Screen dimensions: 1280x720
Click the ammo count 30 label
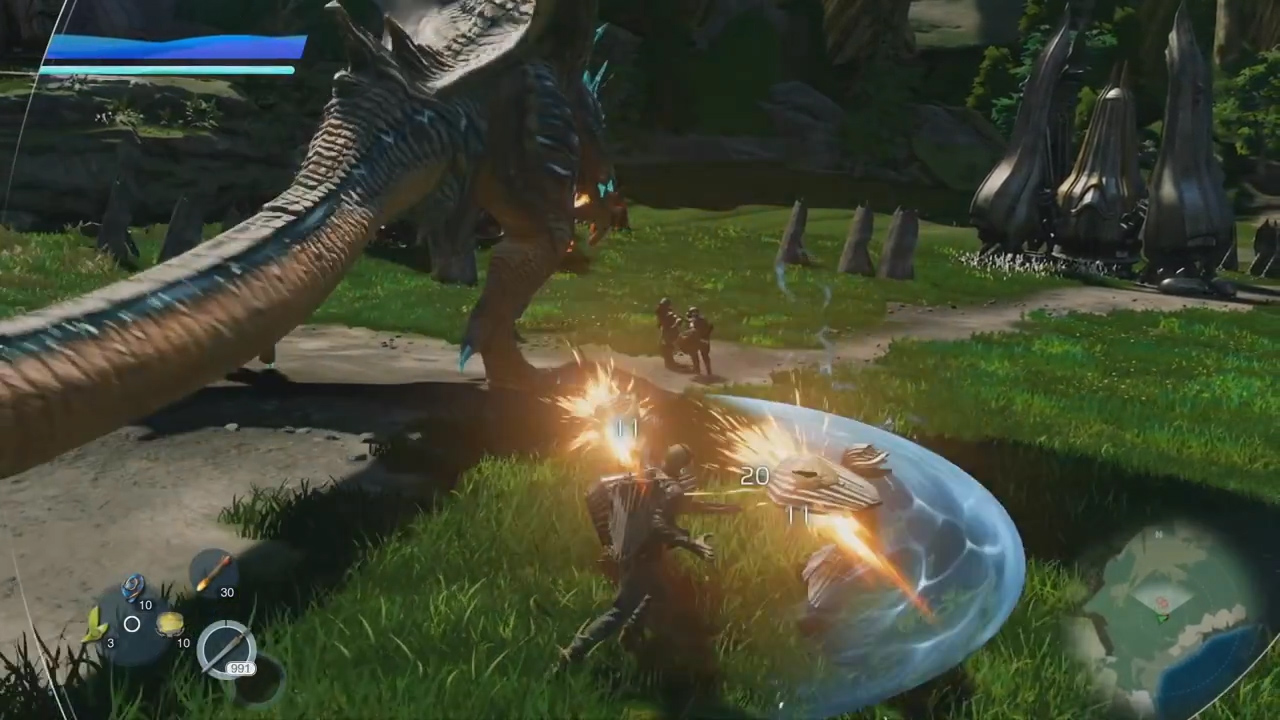[x=227, y=592]
